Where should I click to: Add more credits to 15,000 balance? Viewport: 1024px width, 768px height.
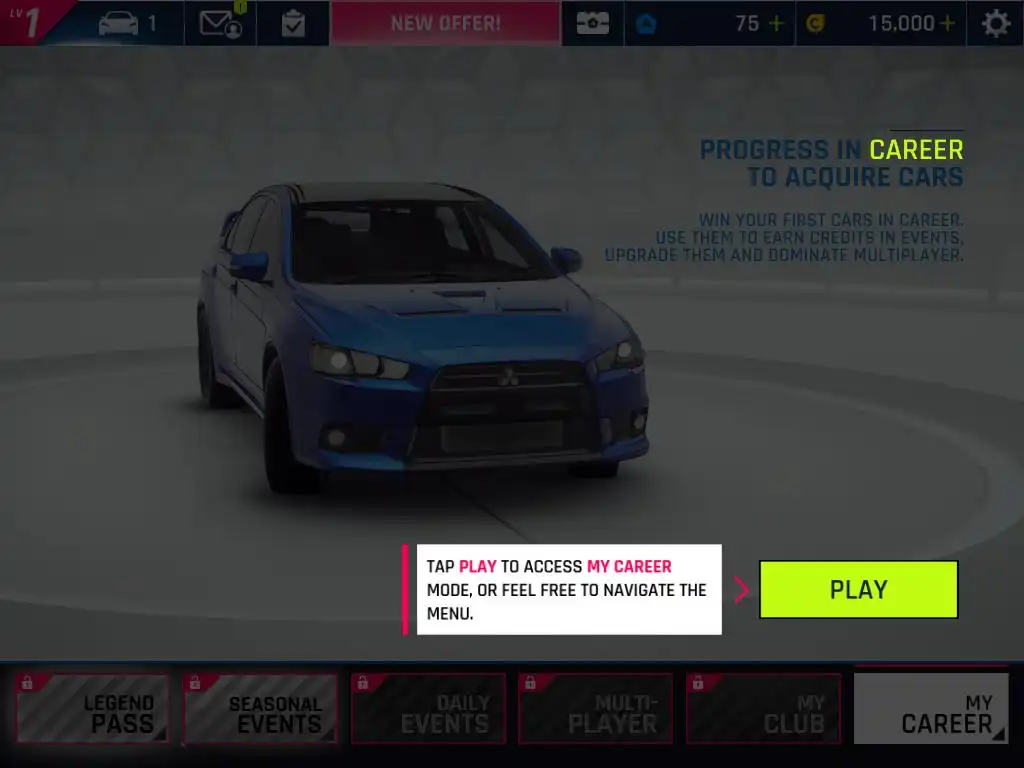[946, 23]
